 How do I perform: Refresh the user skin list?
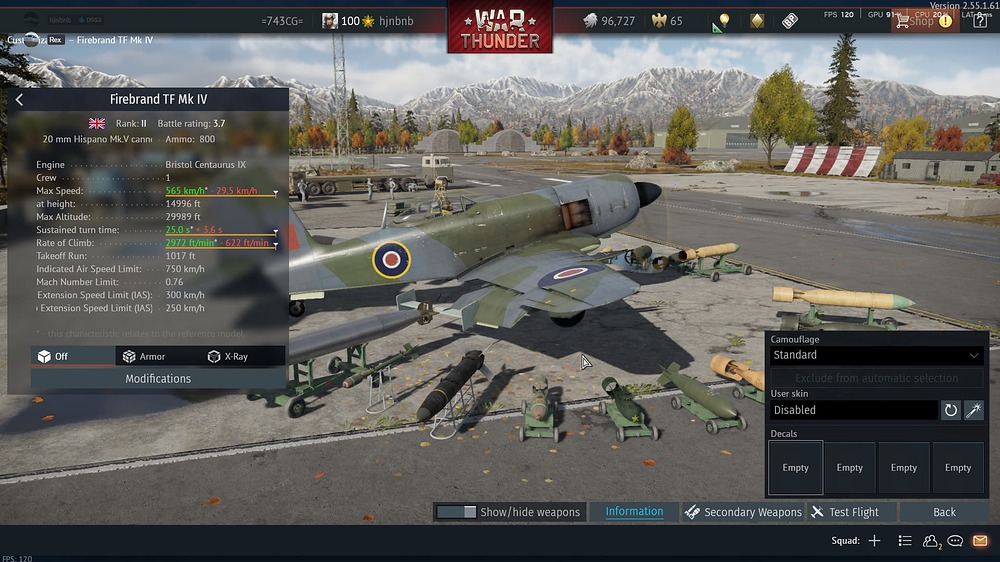[951, 410]
